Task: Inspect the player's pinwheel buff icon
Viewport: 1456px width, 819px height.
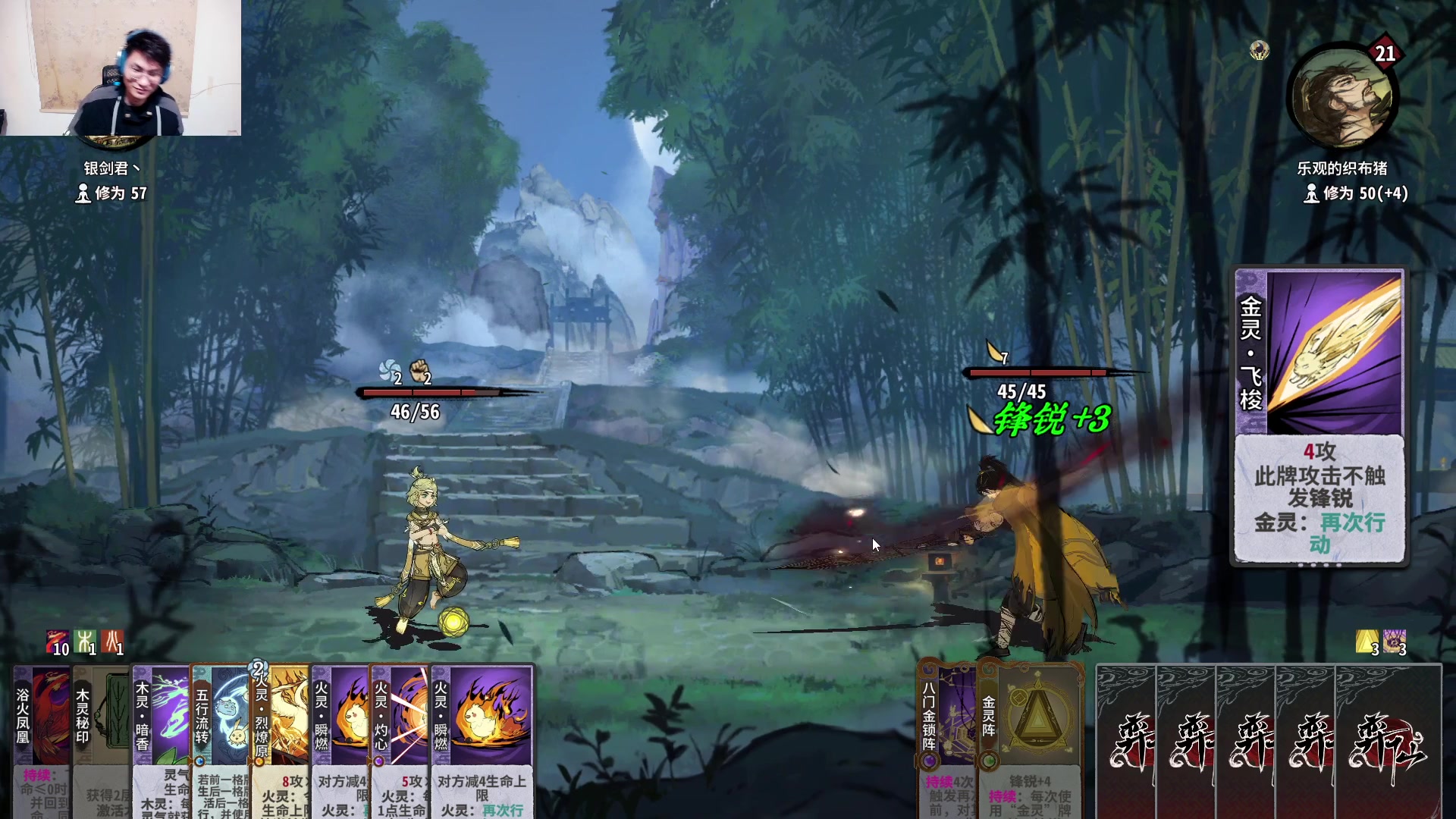Action: click(391, 372)
